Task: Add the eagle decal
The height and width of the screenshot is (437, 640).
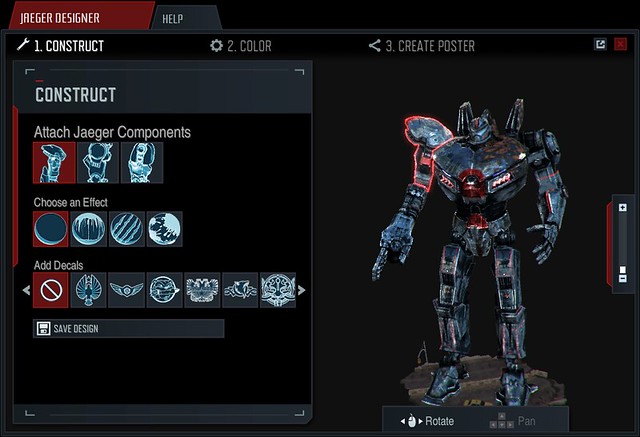Action: (x=89, y=291)
